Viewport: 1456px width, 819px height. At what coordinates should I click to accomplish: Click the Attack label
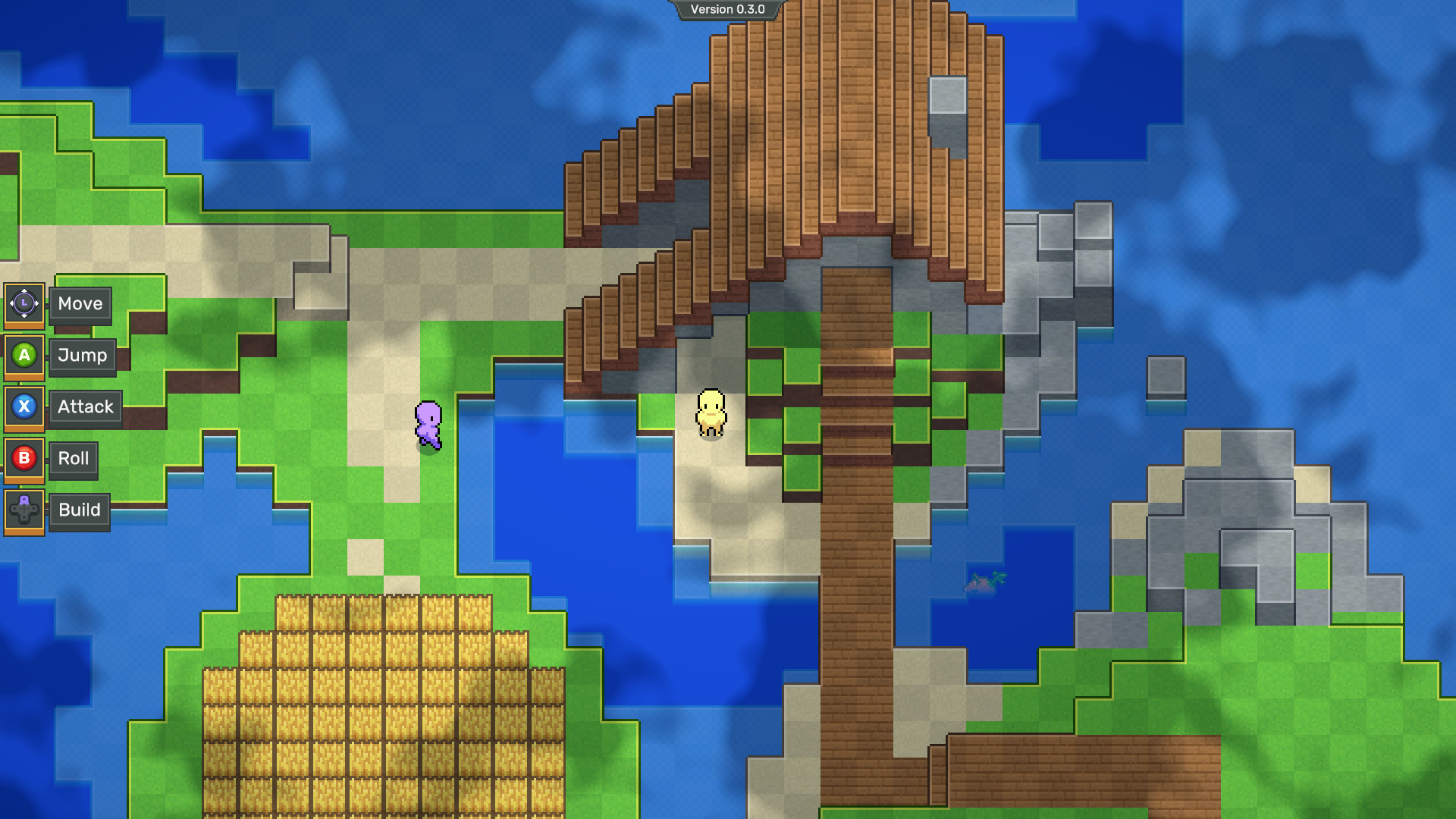[85, 407]
